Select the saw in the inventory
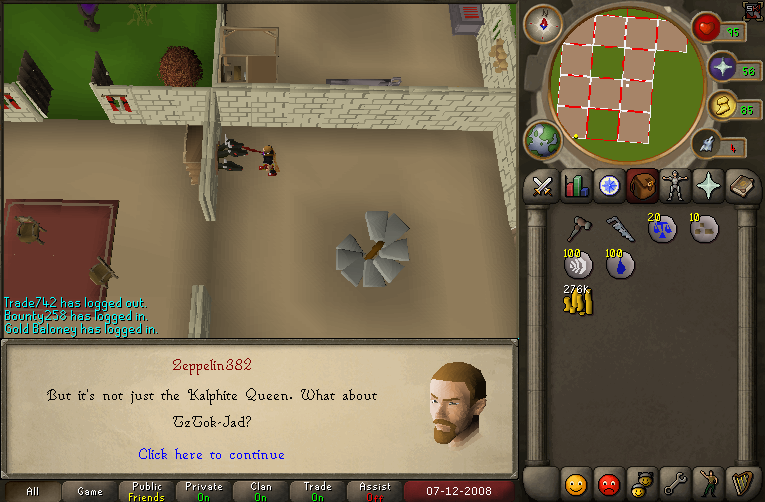Screen dimensions: 765x502 tap(620, 228)
